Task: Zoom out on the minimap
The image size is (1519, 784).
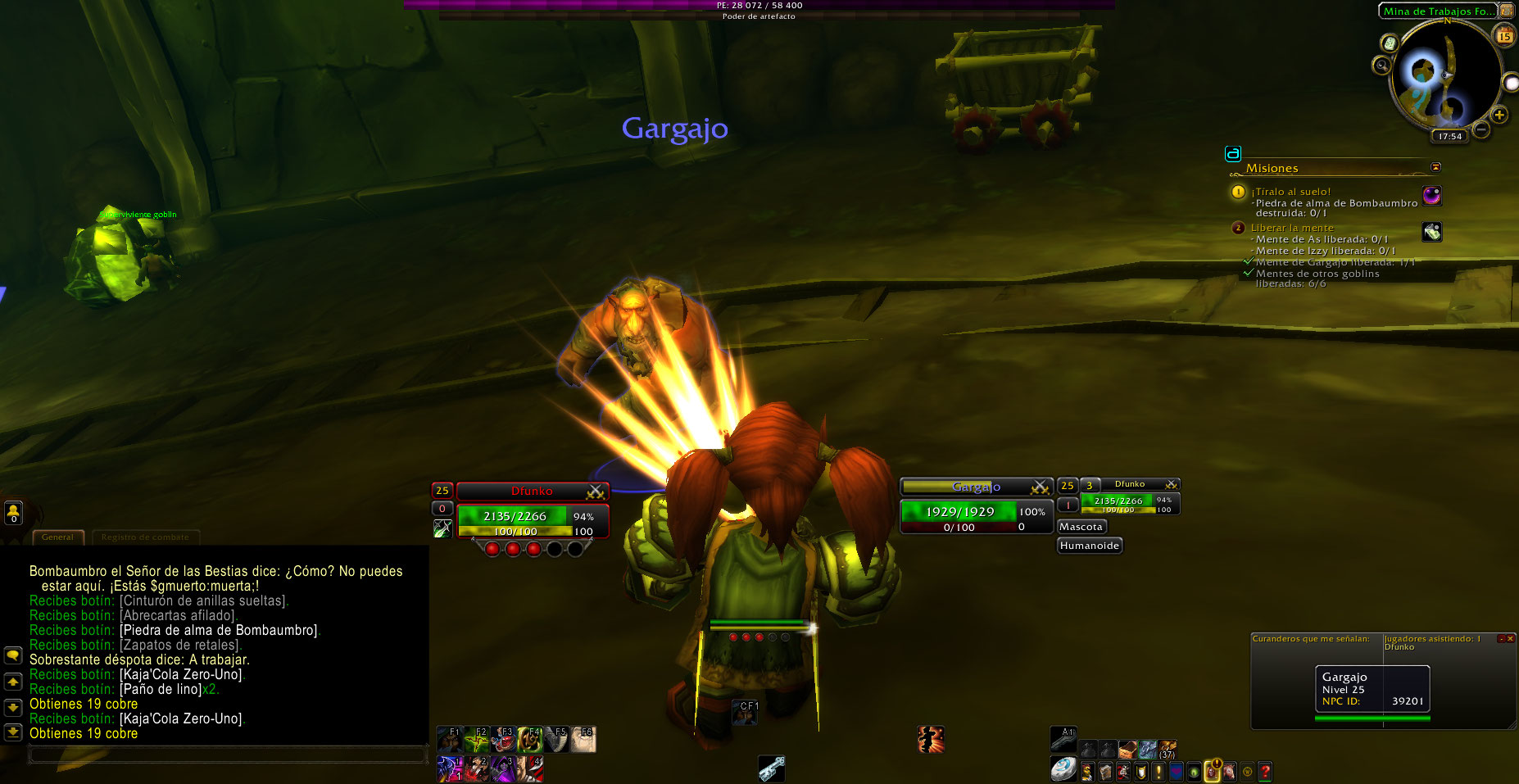Action: pyautogui.click(x=1481, y=129)
